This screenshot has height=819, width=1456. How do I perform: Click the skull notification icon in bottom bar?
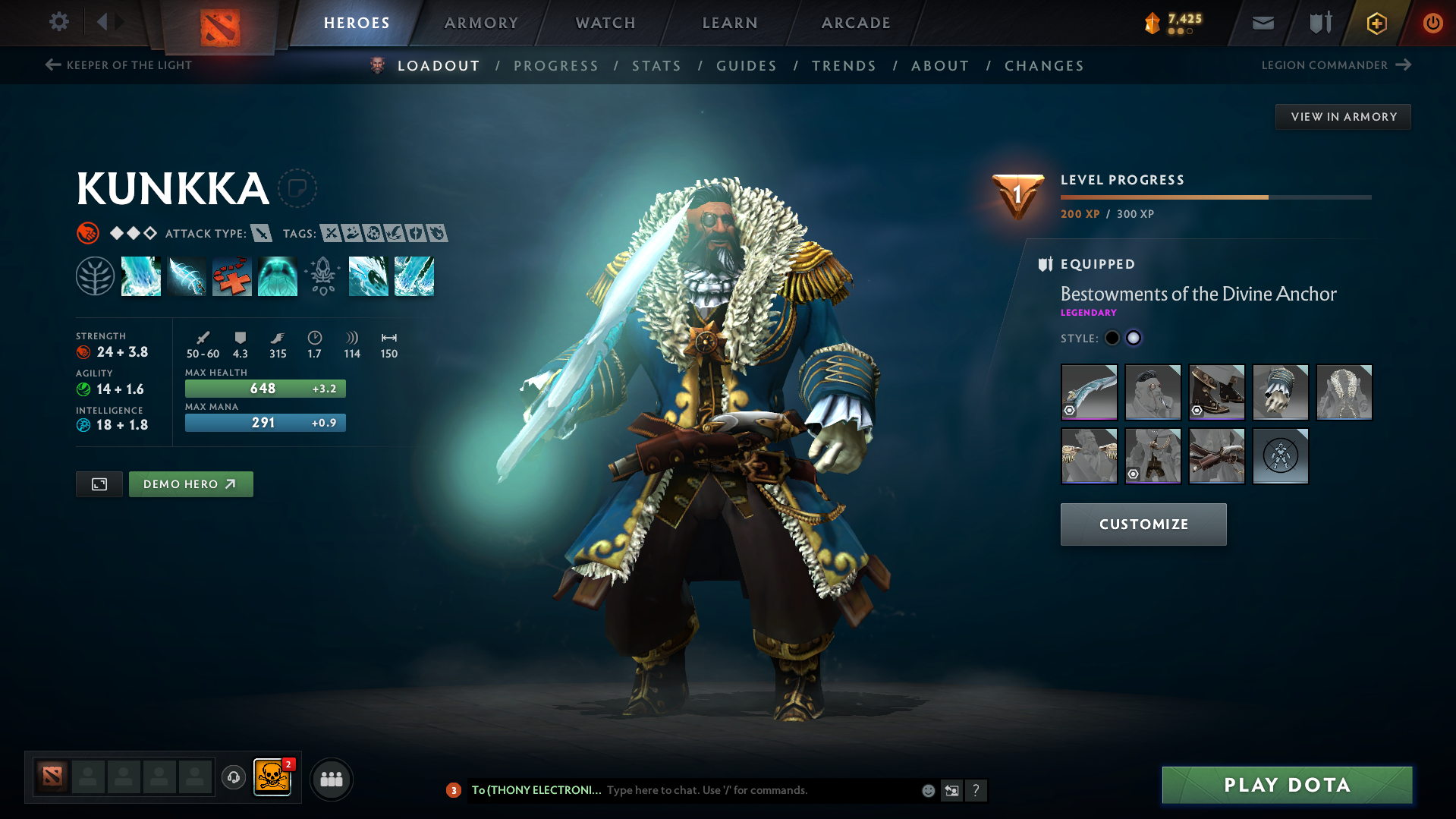click(x=274, y=779)
